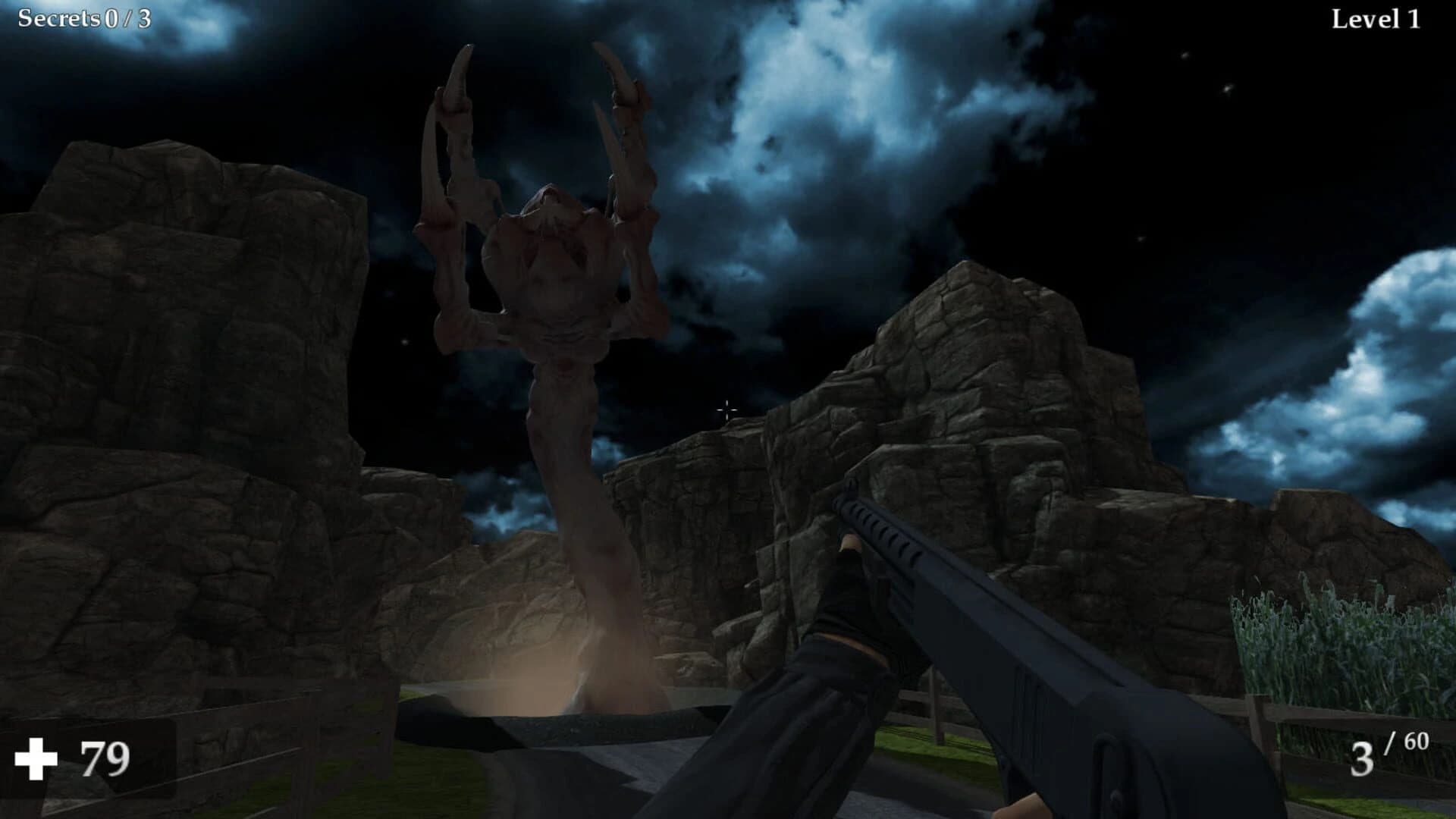Click the dust cloud at the monster's base
1456x819 pixels.
tap(538, 682)
